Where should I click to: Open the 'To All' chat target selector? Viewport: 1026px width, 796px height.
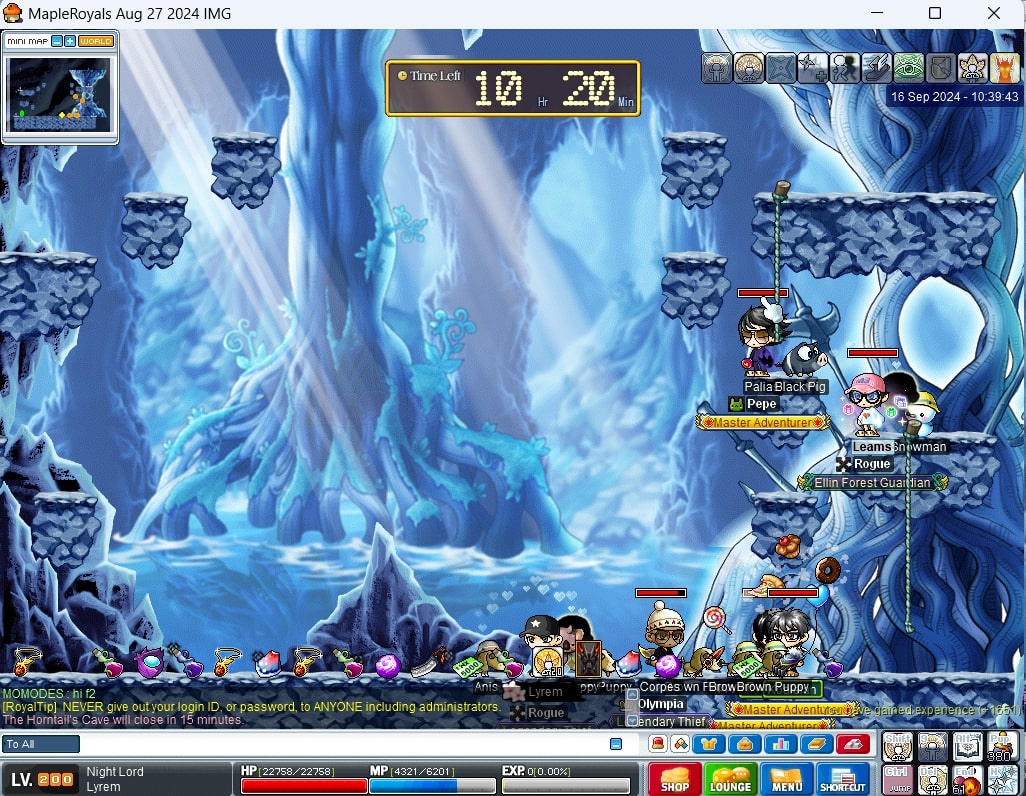tap(41, 744)
